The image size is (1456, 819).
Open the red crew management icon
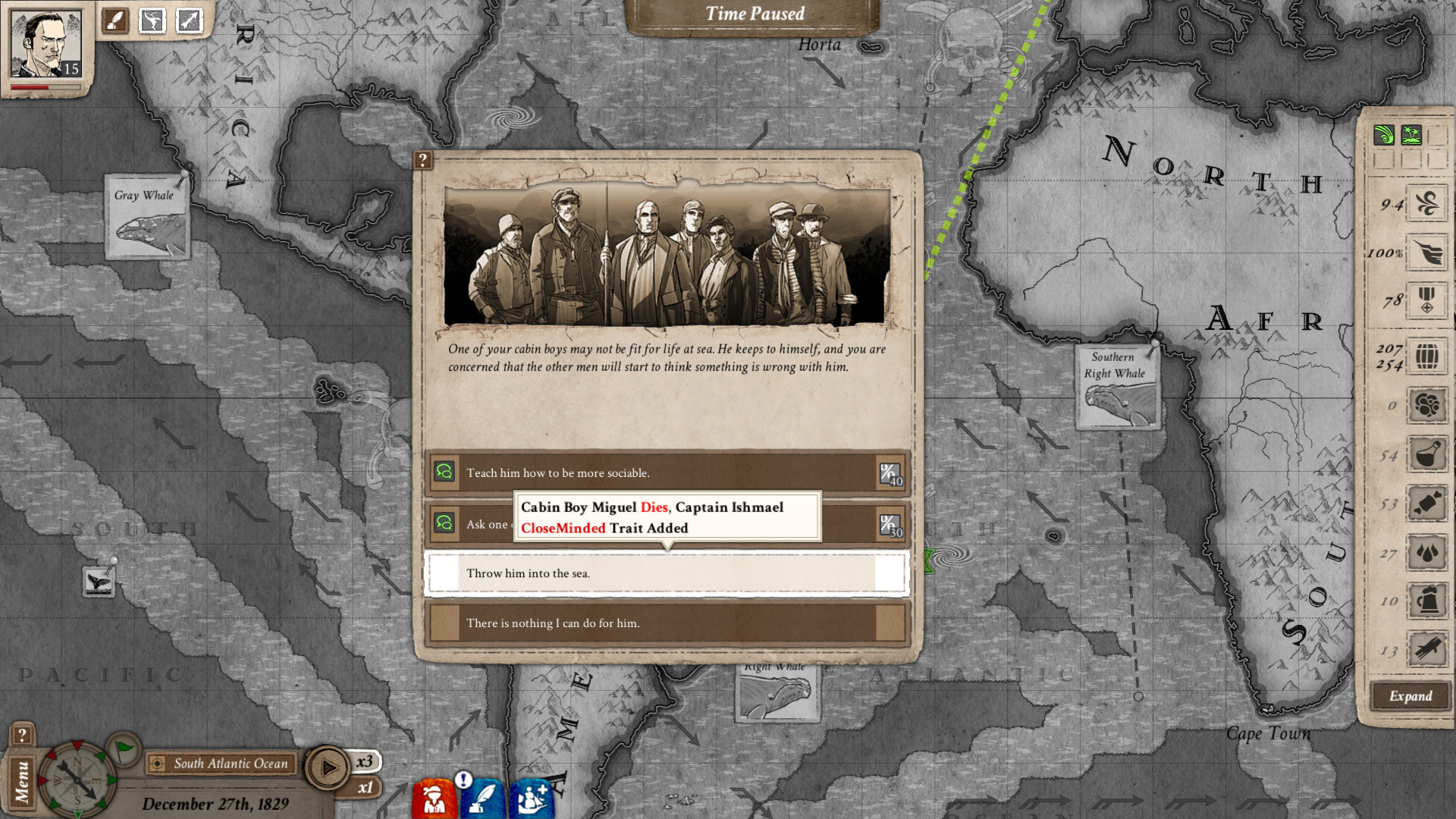click(x=435, y=798)
